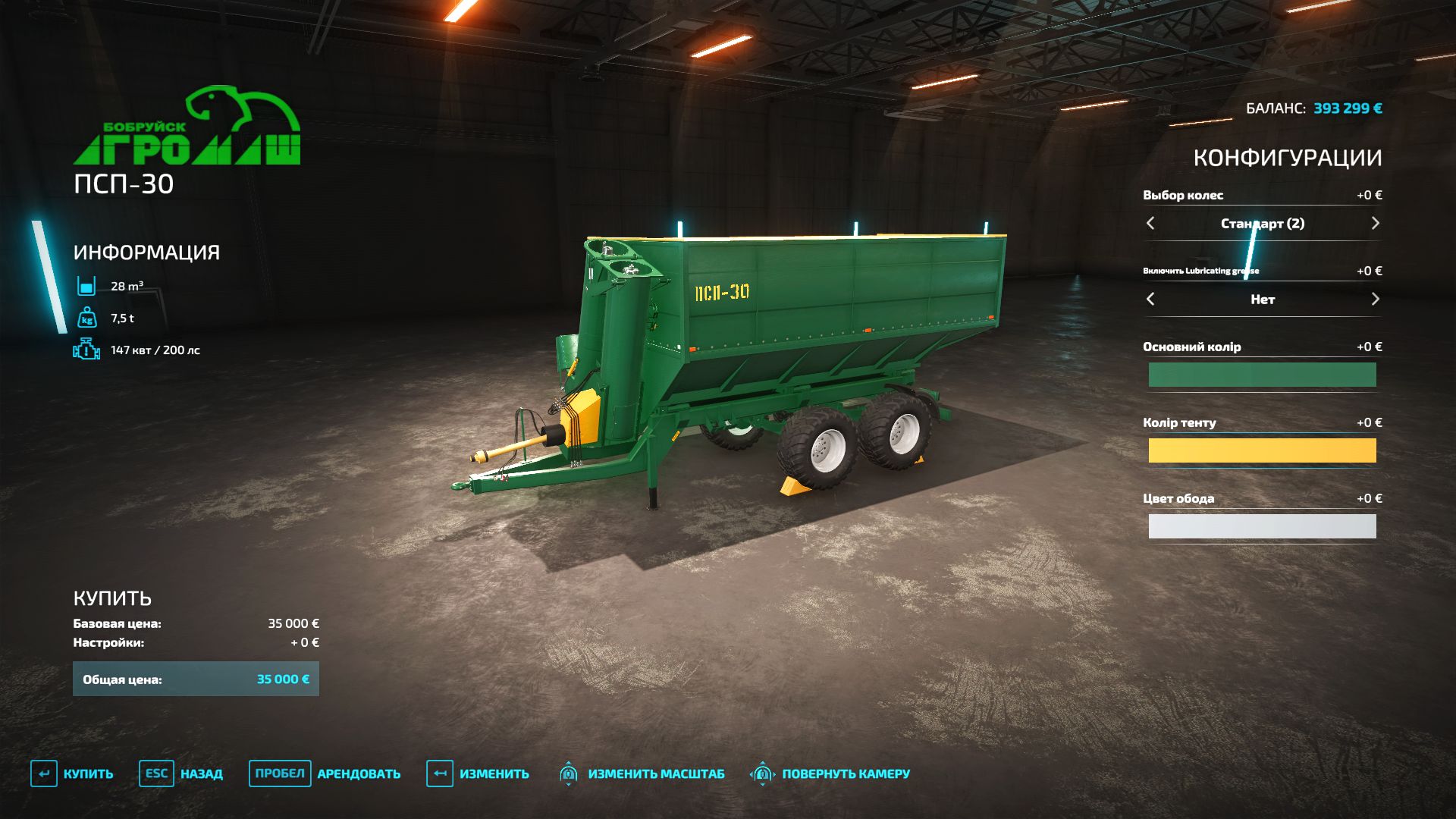Viewport: 1456px width, 819px height.
Task: Toggle Lubricating grease with right arrow
Action: click(1375, 299)
